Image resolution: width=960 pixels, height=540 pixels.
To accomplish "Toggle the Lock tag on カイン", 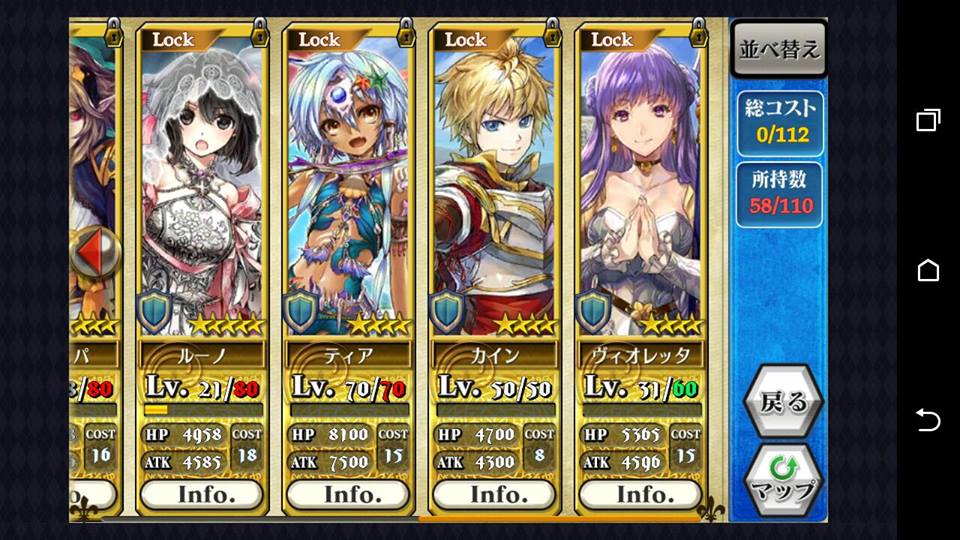I will [466, 40].
